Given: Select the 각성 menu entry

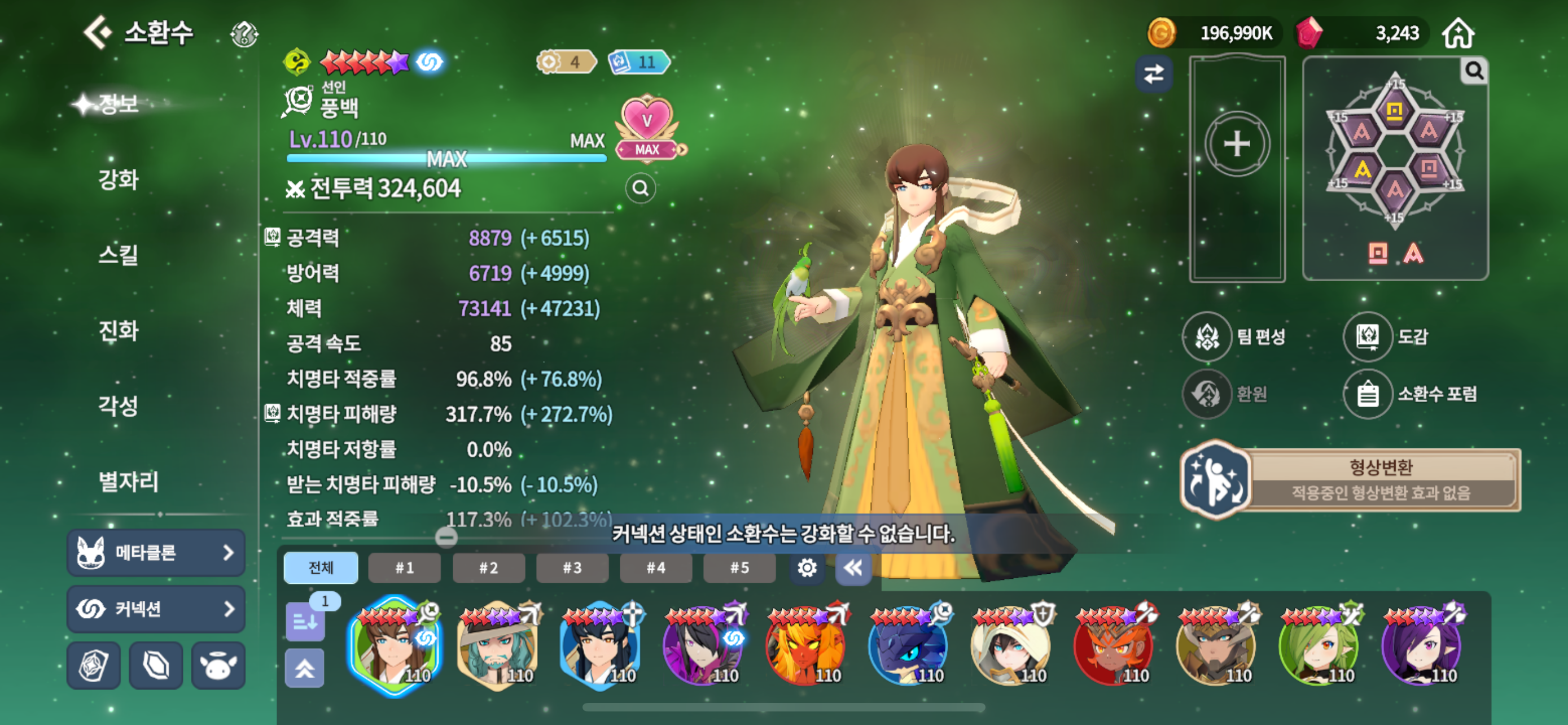Looking at the screenshot, I should coord(119,405).
